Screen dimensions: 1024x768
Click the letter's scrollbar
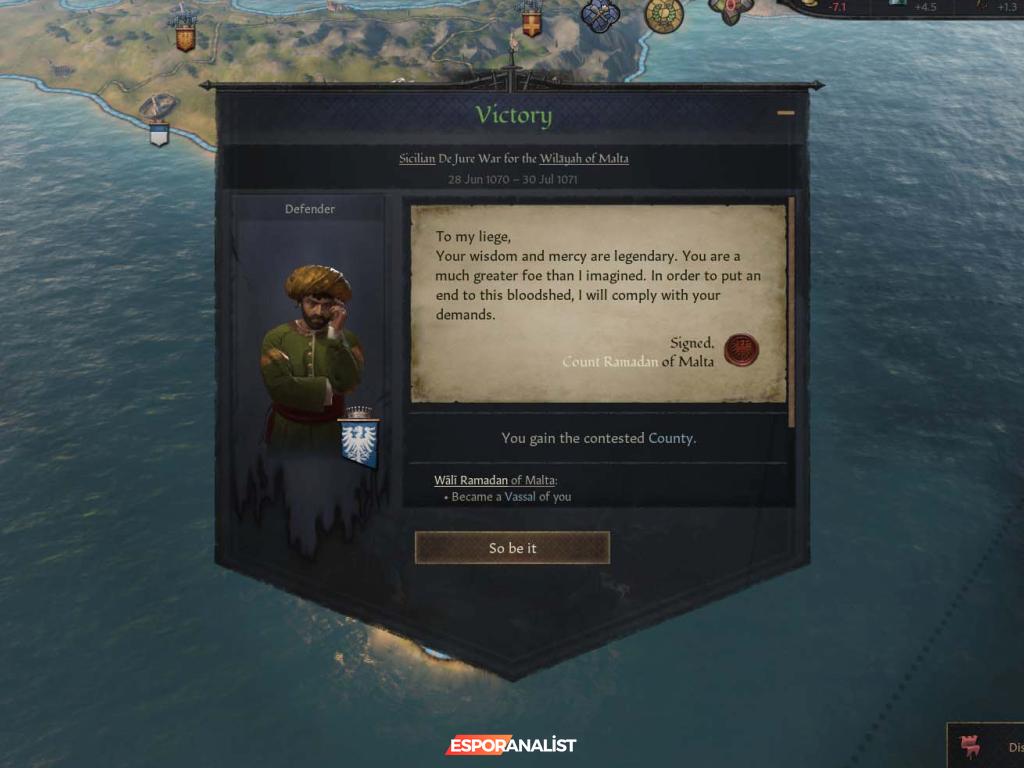click(792, 310)
